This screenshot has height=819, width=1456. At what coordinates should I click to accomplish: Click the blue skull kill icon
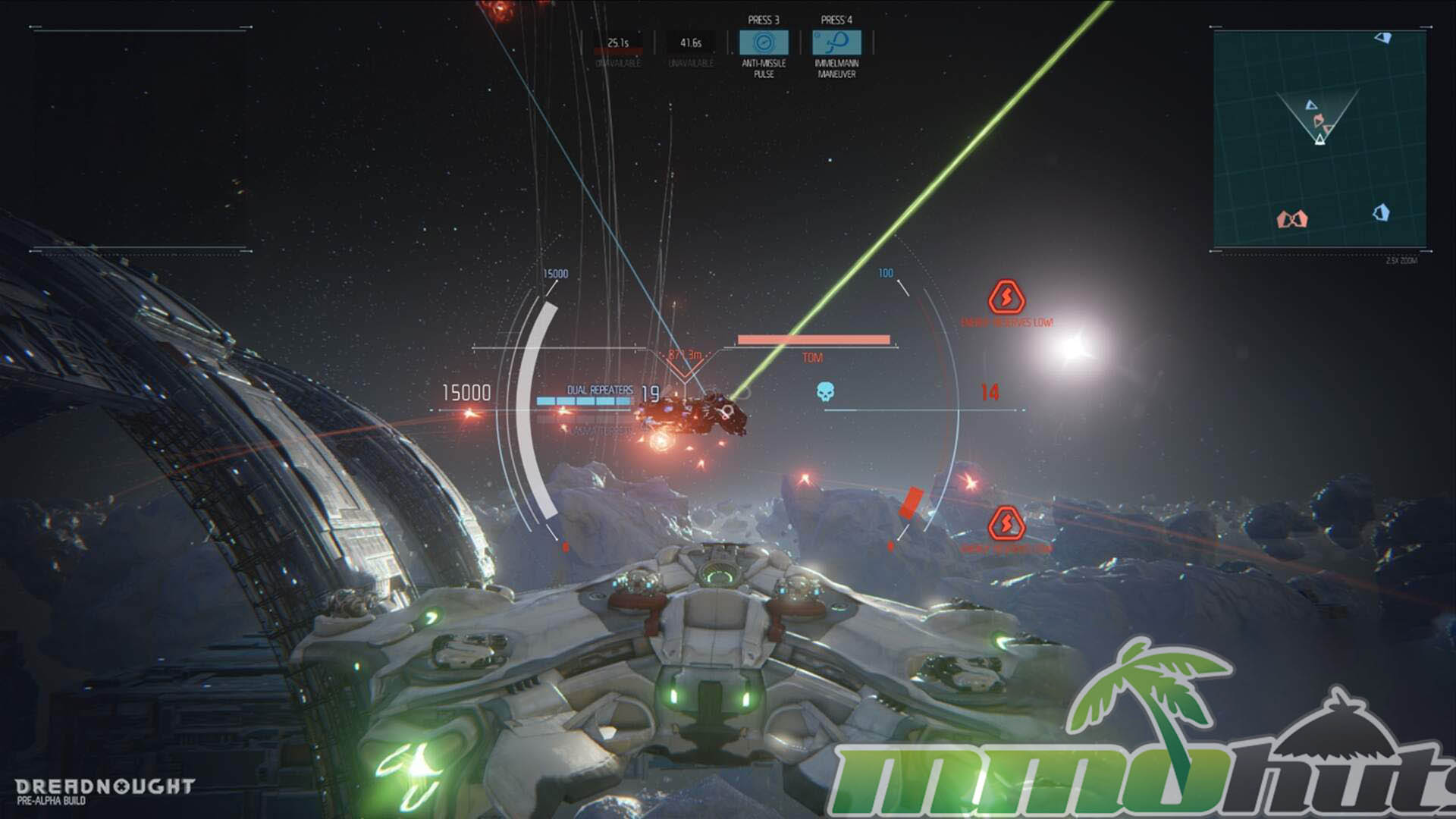point(825,391)
